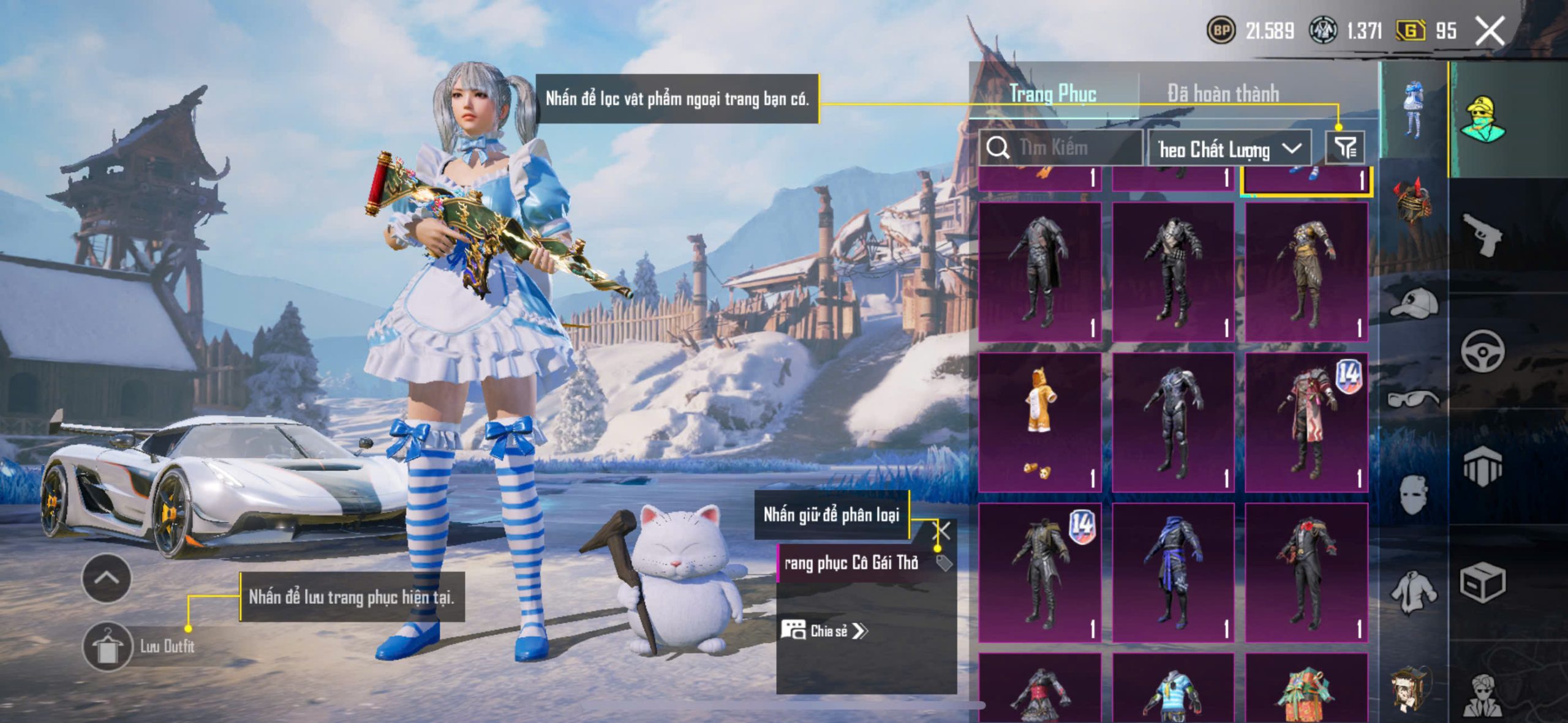Select the sunglasses eyewear category
Screen dimensions: 1568x723
1414,399
